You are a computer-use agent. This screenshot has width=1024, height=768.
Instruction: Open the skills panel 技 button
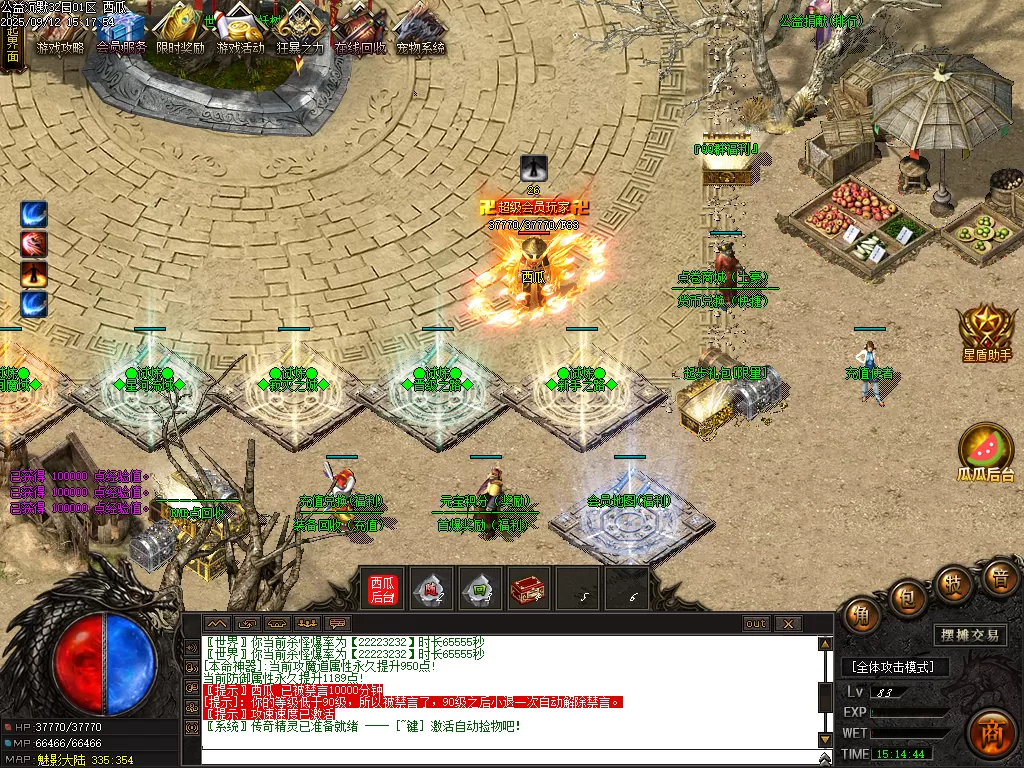tap(954, 582)
